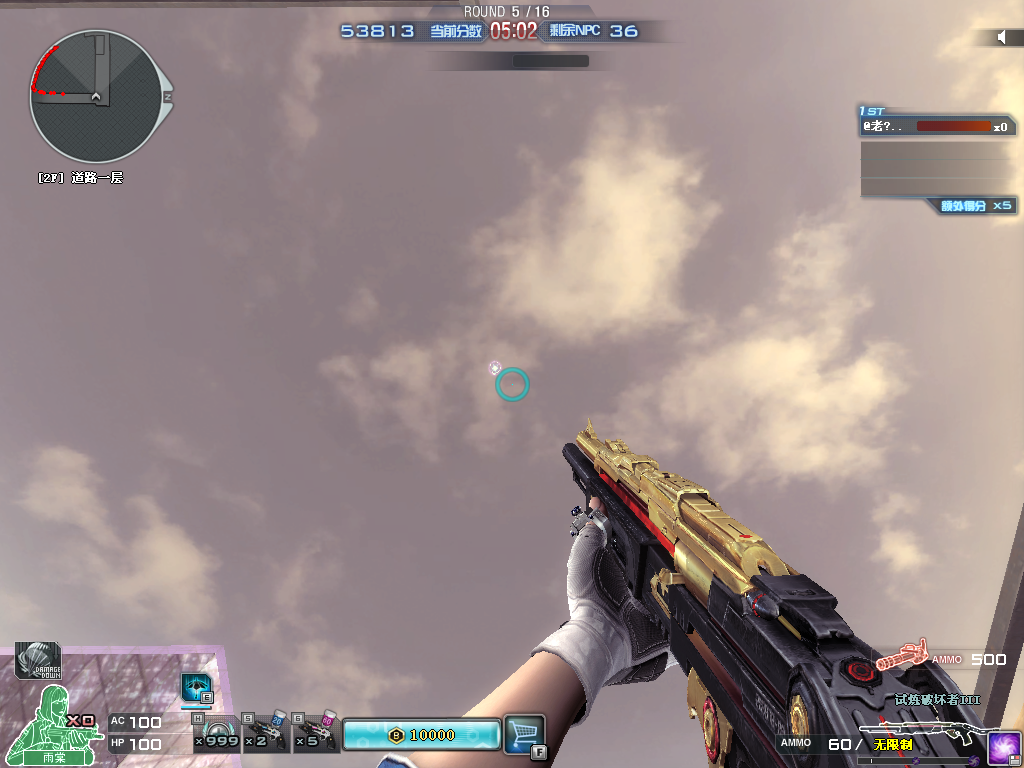
Task: Use the pistol item slot showing x2
Action: pyautogui.click(x=264, y=735)
